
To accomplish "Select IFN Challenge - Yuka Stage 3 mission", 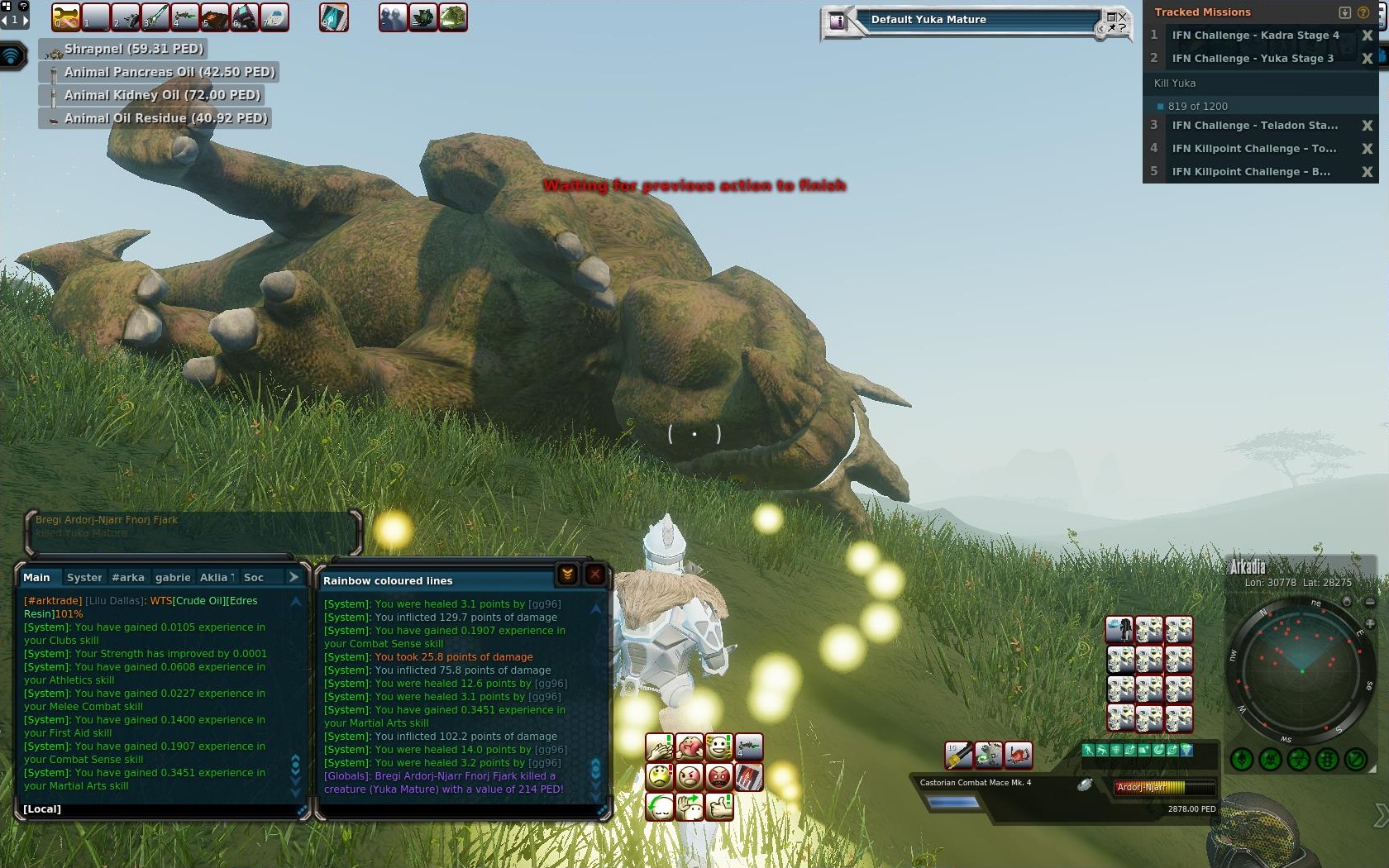I will pyautogui.click(x=1252, y=59).
